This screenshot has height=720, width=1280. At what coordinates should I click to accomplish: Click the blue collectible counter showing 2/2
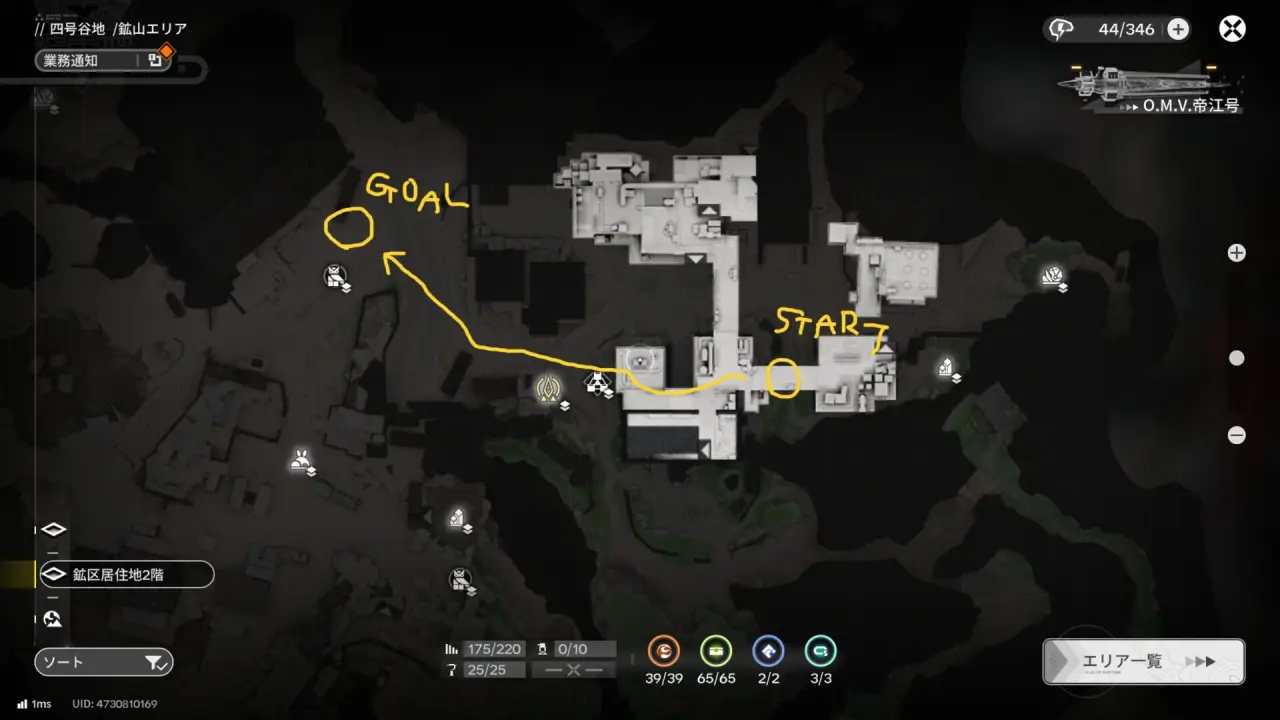click(768, 653)
